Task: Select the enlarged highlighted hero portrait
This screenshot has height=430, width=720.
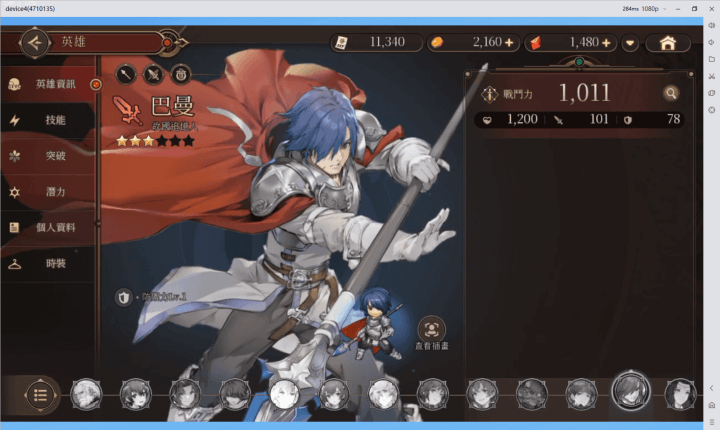Action: (632, 390)
